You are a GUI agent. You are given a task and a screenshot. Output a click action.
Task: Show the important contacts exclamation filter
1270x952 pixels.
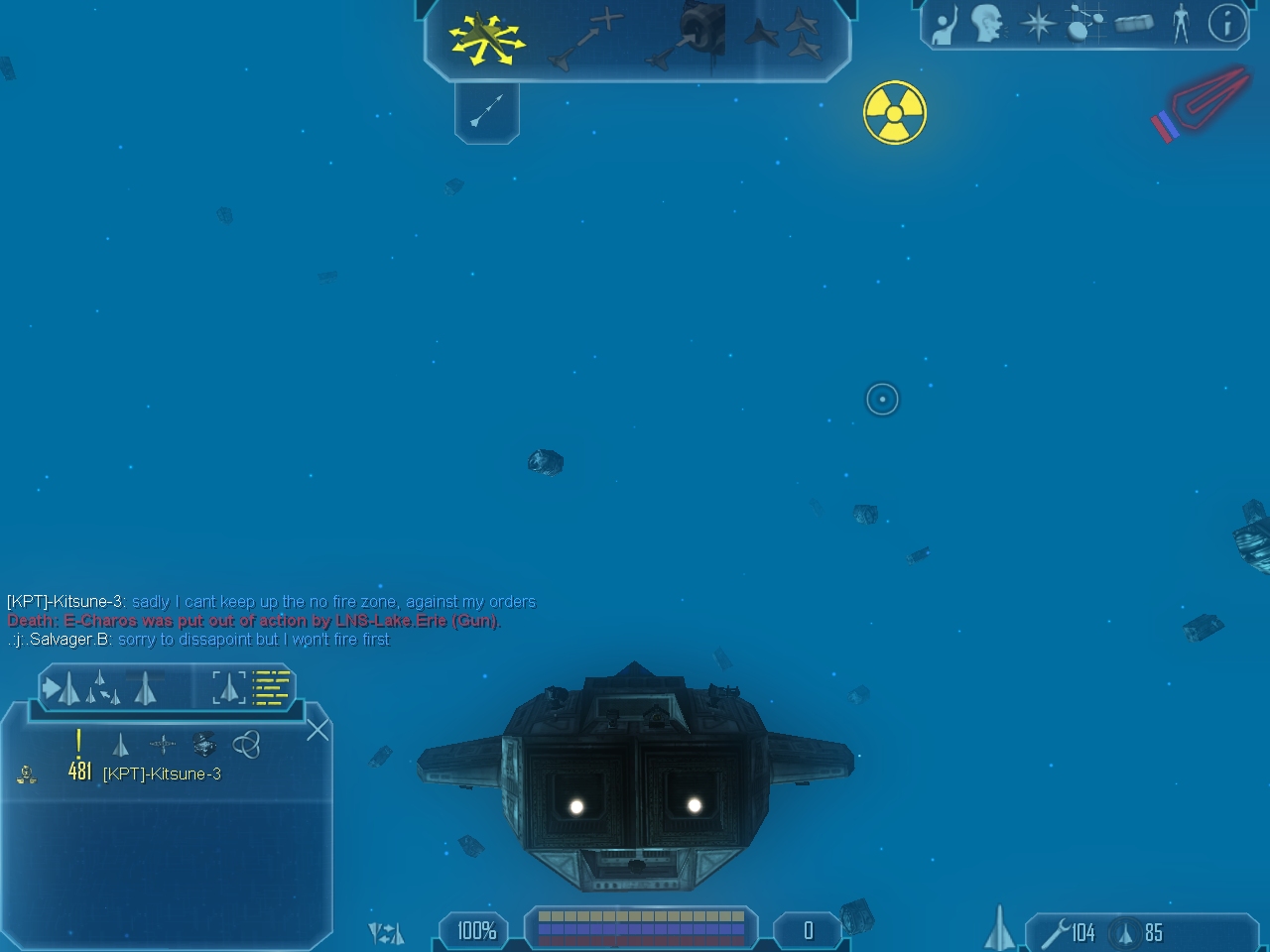click(x=78, y=743)
